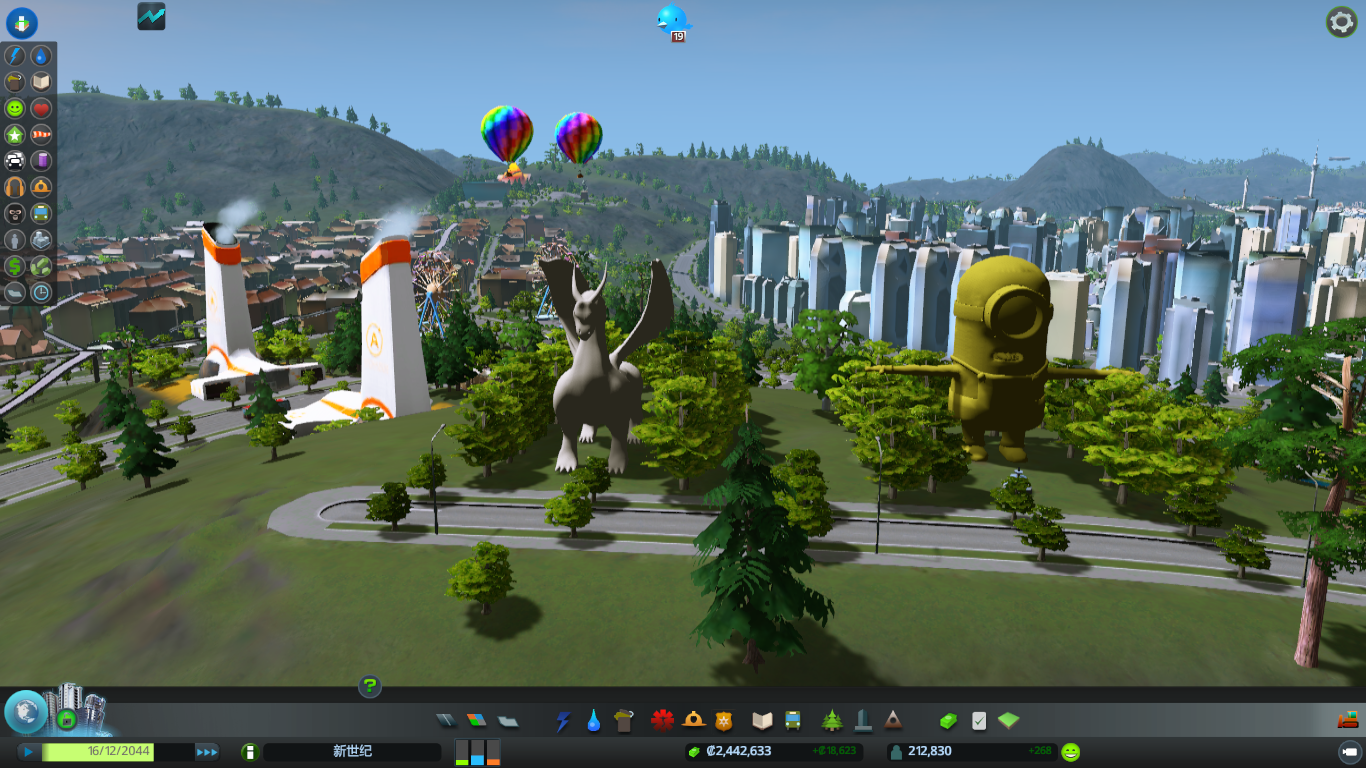Open the parks tree menu
The width and height of the screenshot is (1366, 768).
(832, 720)
